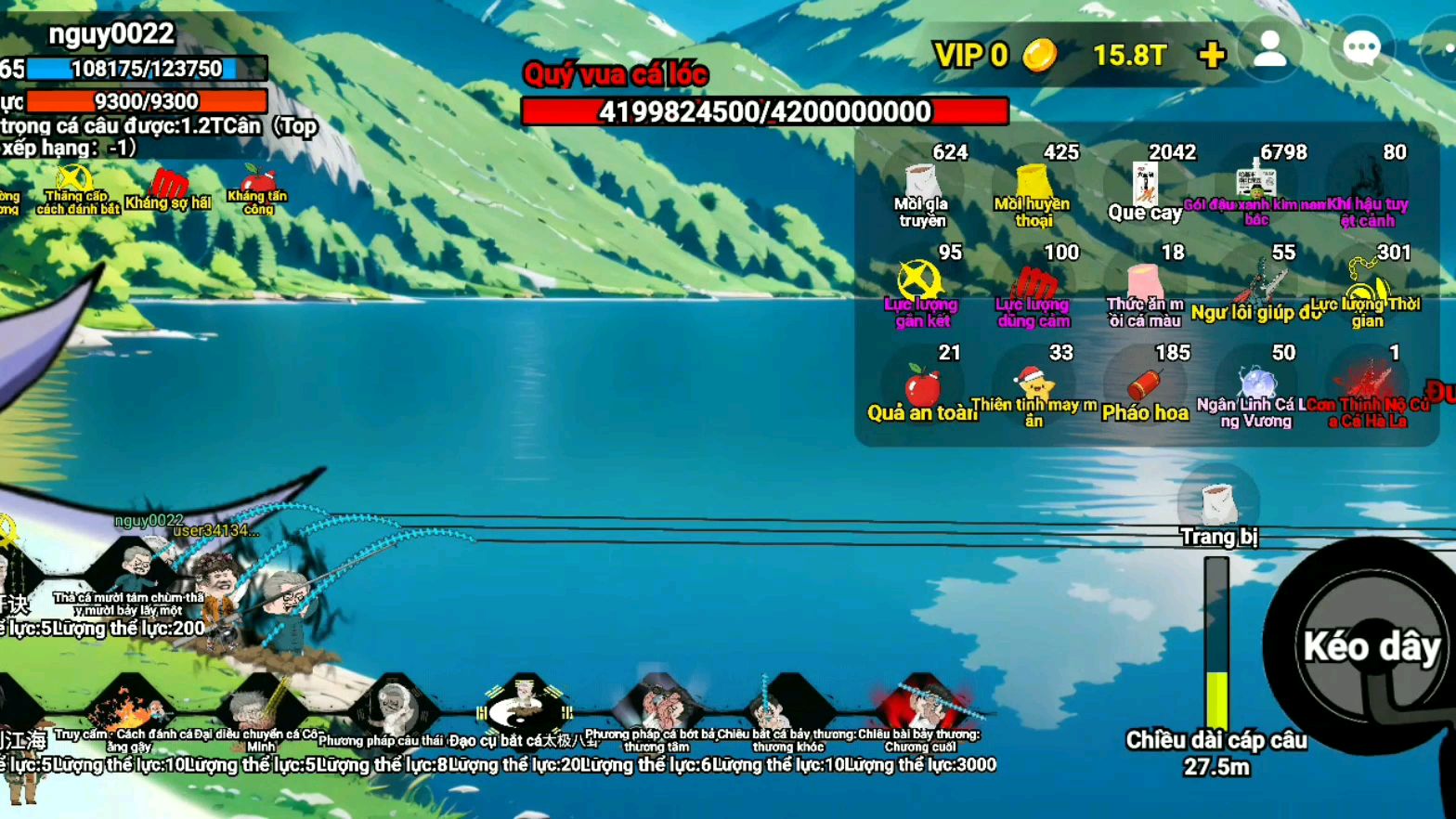
Task: Select the Mồi huyền thoại bait item
Action: [1033, 186]
